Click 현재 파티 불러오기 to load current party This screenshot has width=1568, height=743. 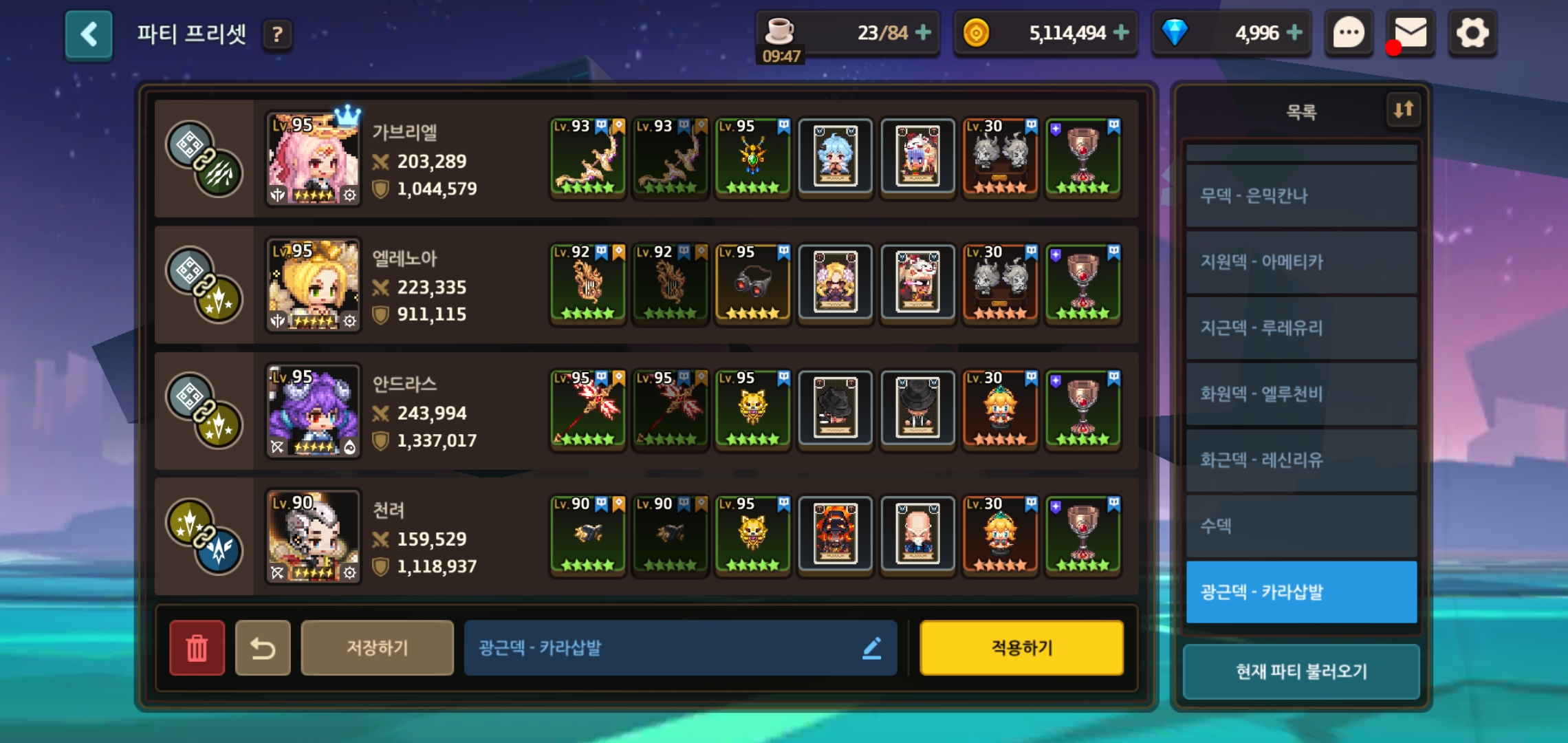[x=1301, y=671]
